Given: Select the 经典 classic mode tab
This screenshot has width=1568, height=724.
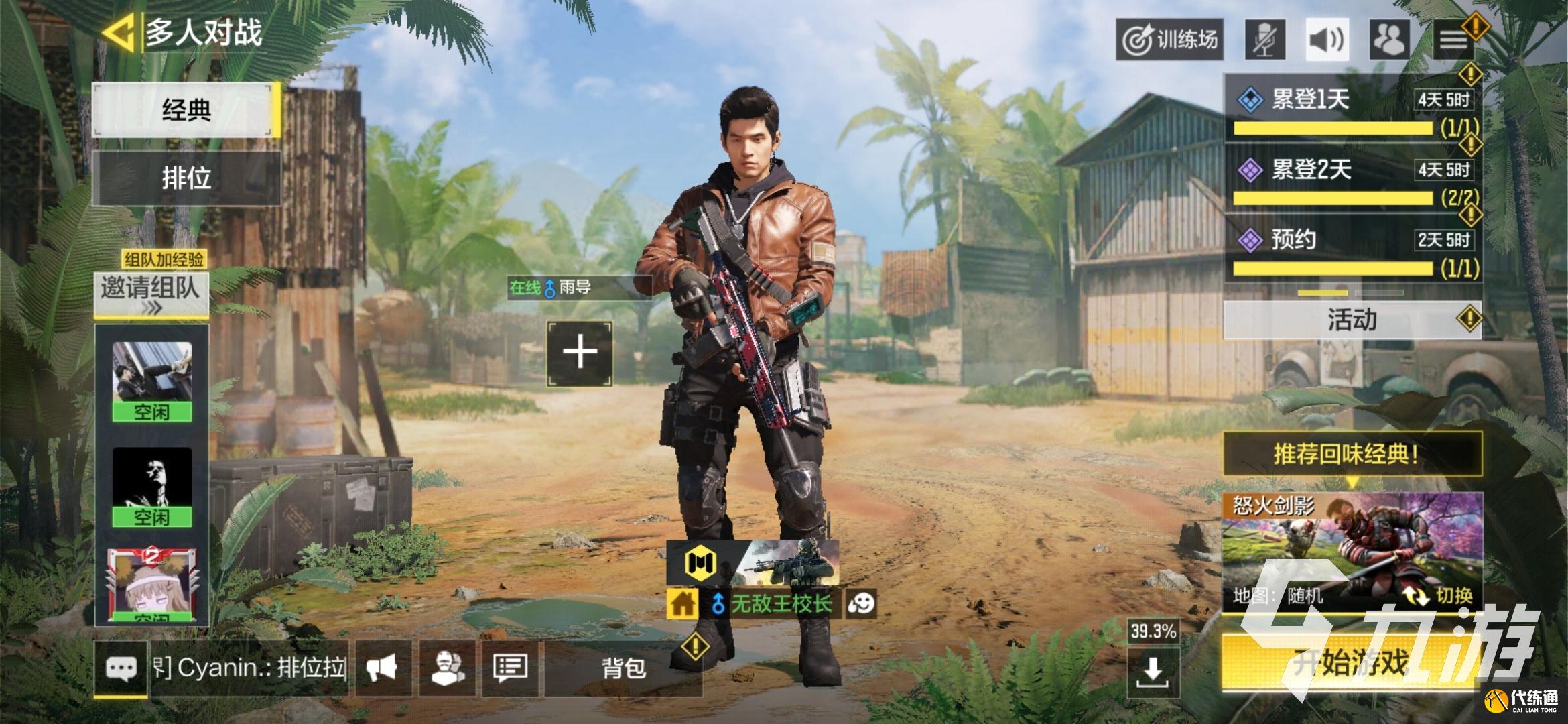Looking at the screenshot, I should click(x=186, y=110).
